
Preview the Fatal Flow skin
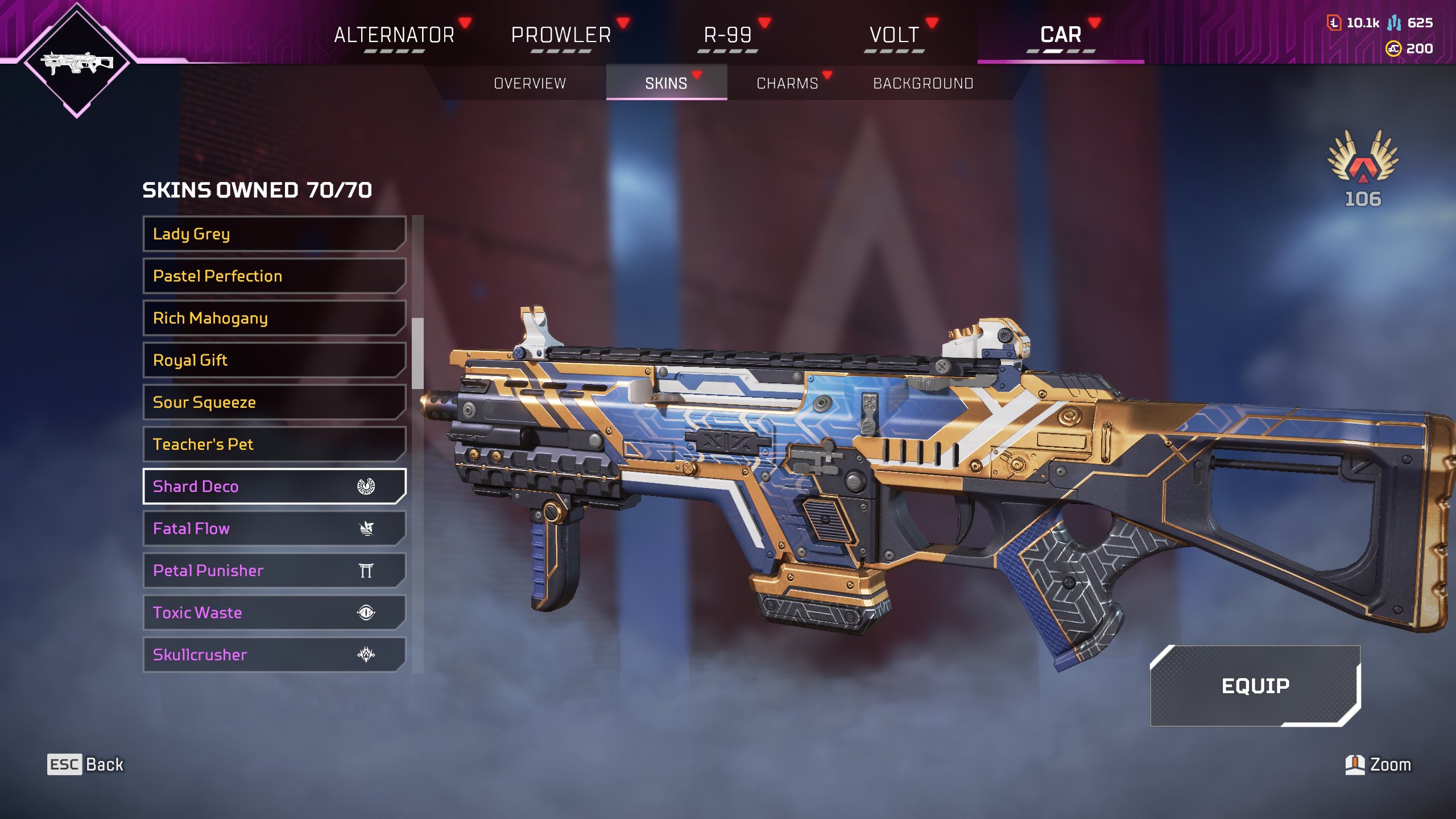(x=274, y=528)
